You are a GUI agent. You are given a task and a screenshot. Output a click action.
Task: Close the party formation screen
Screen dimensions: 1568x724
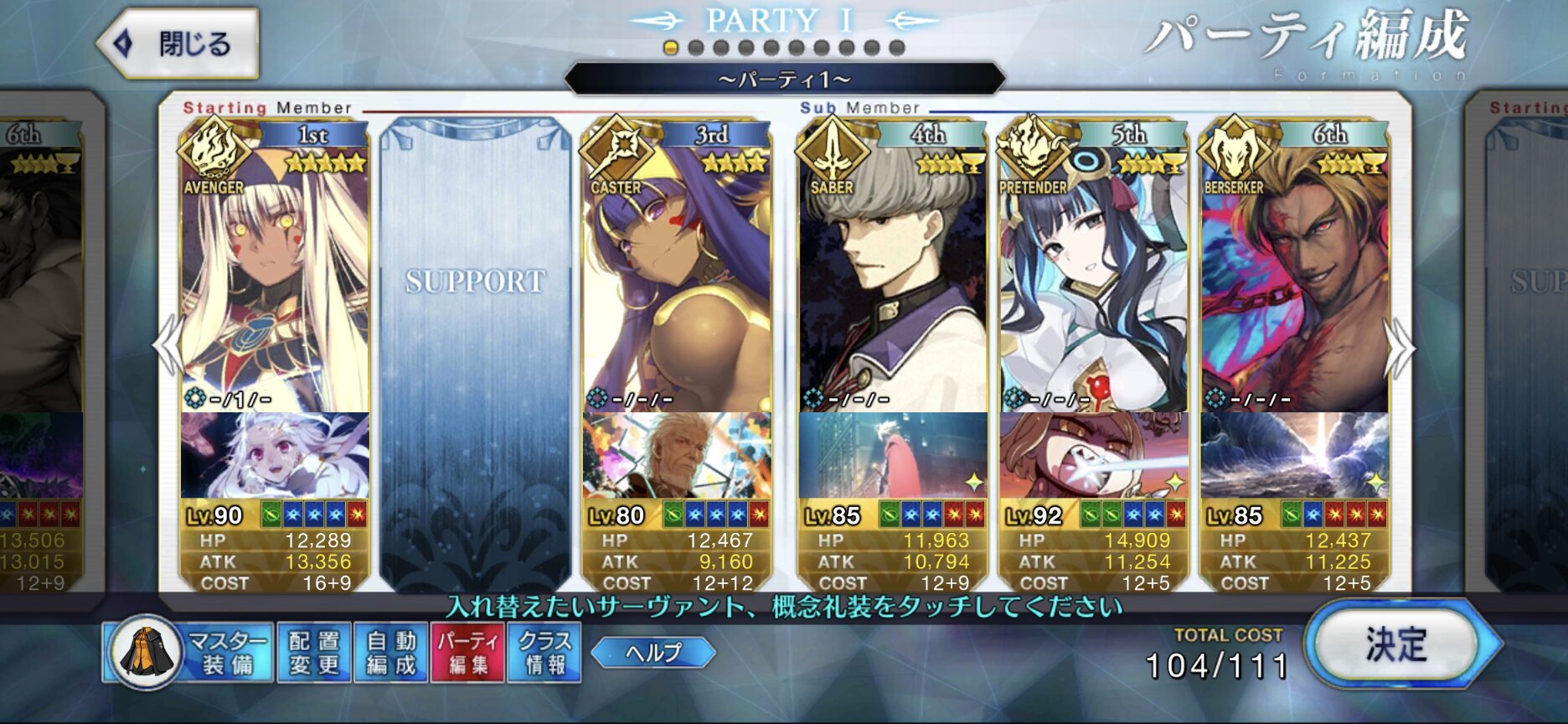pos(178,44)
